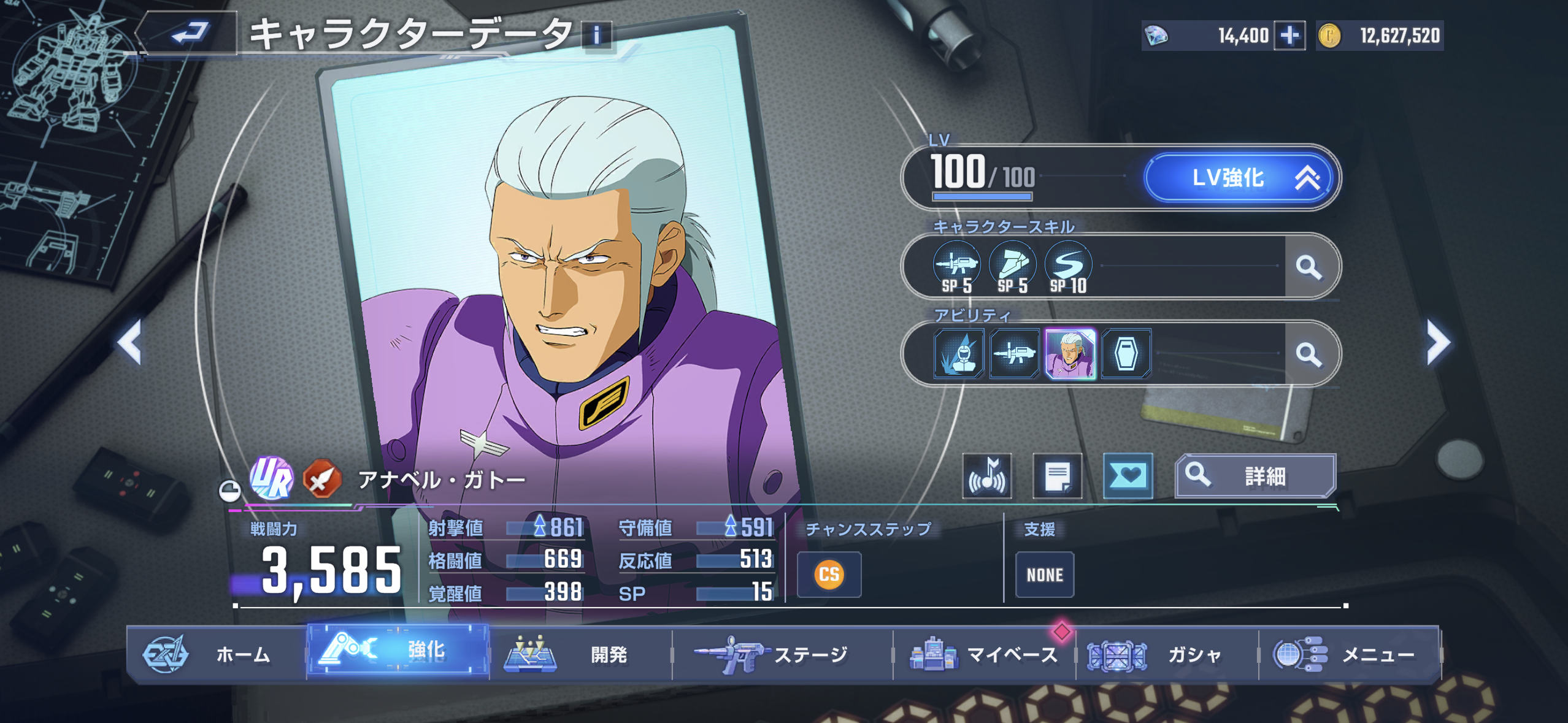Play character voice with the music-note icon
The width and height of the screenshot is (1568, 723).
[x=986, y=476]
